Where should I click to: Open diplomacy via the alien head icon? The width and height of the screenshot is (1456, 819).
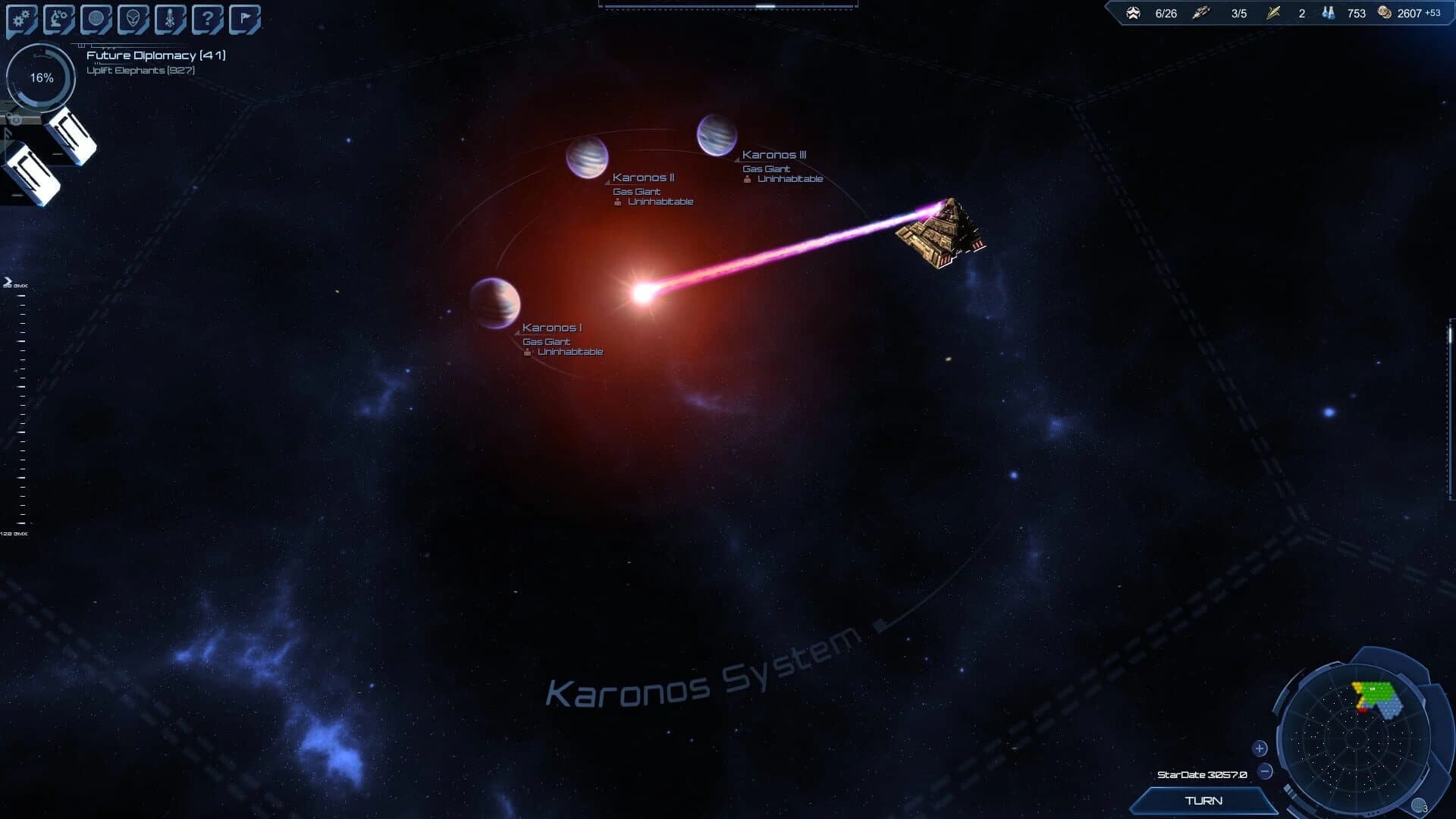coord(133,18)
